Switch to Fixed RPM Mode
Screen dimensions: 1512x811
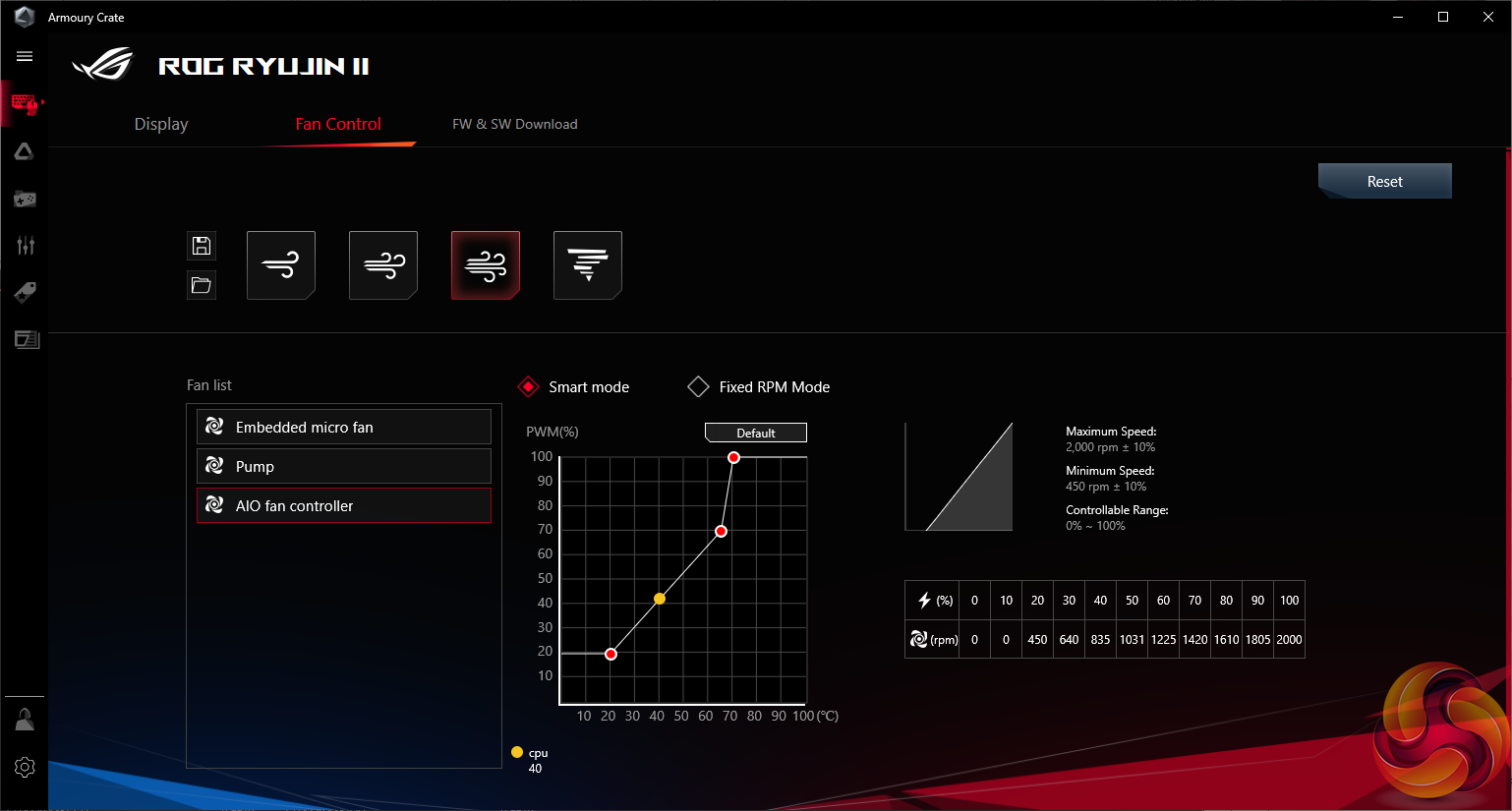(698, 387)
